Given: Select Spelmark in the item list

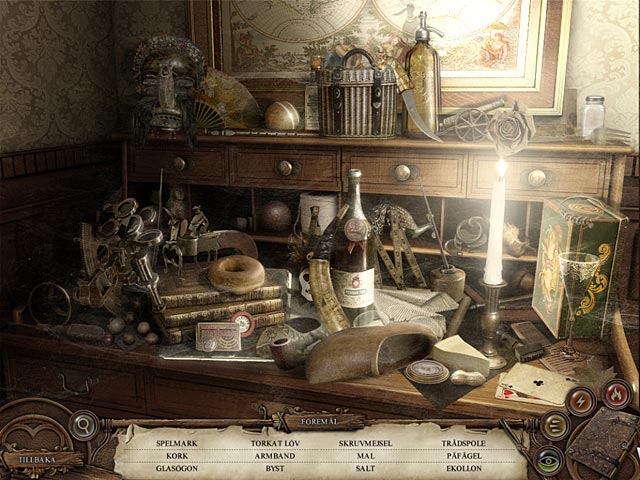Looking at the screenshot, I should (x=176, y=441).
